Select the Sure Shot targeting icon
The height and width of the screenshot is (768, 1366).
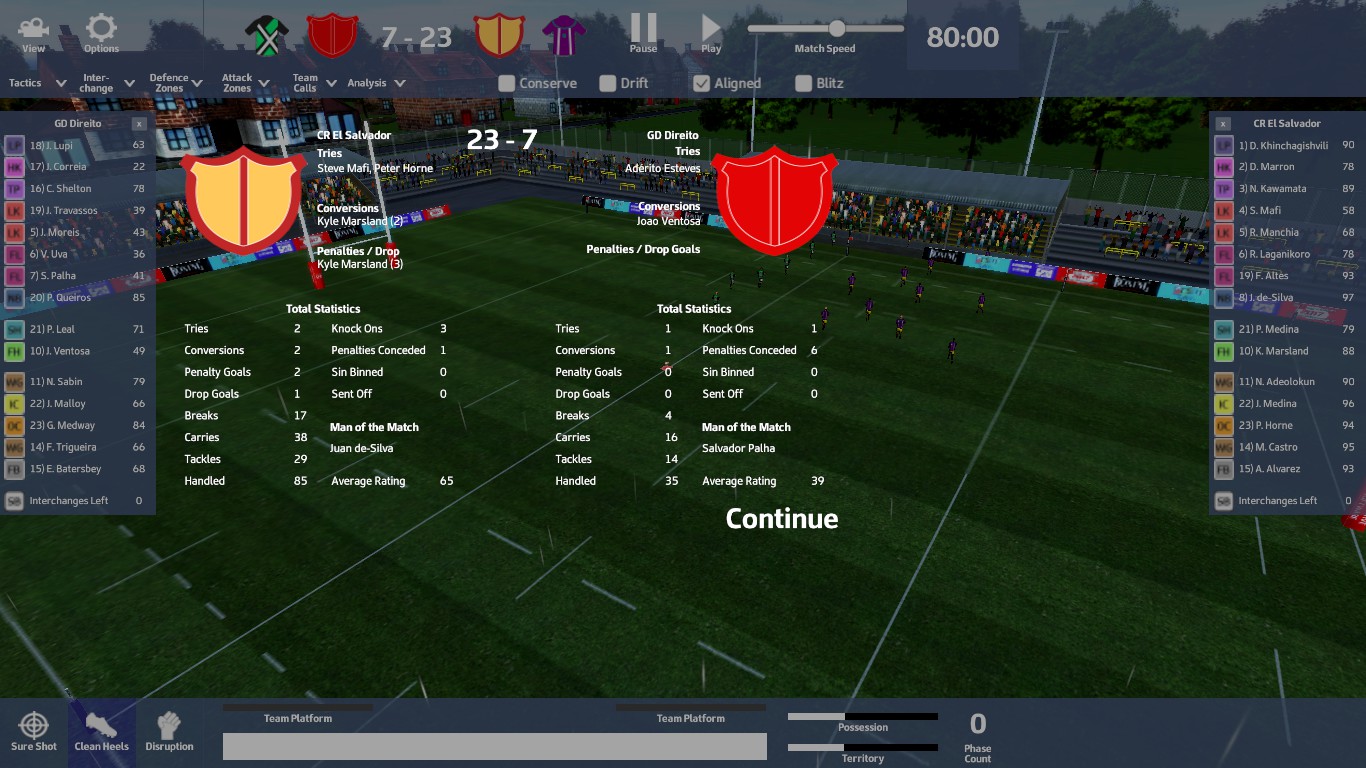point(34,730)
